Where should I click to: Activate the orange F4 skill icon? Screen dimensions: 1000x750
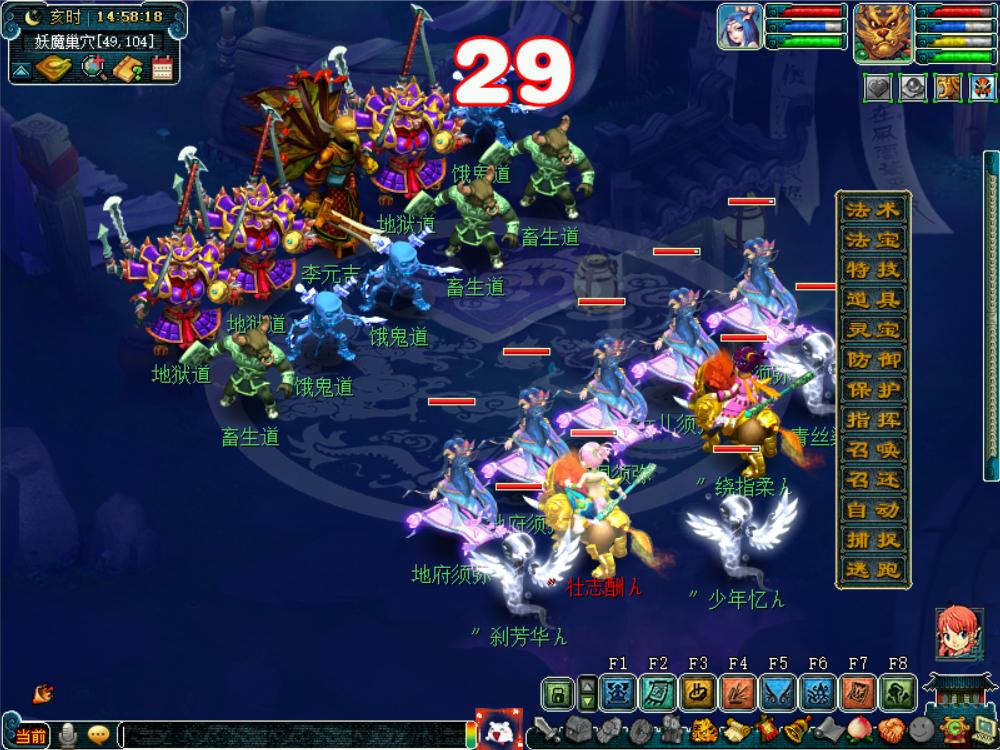coord(738,692)
